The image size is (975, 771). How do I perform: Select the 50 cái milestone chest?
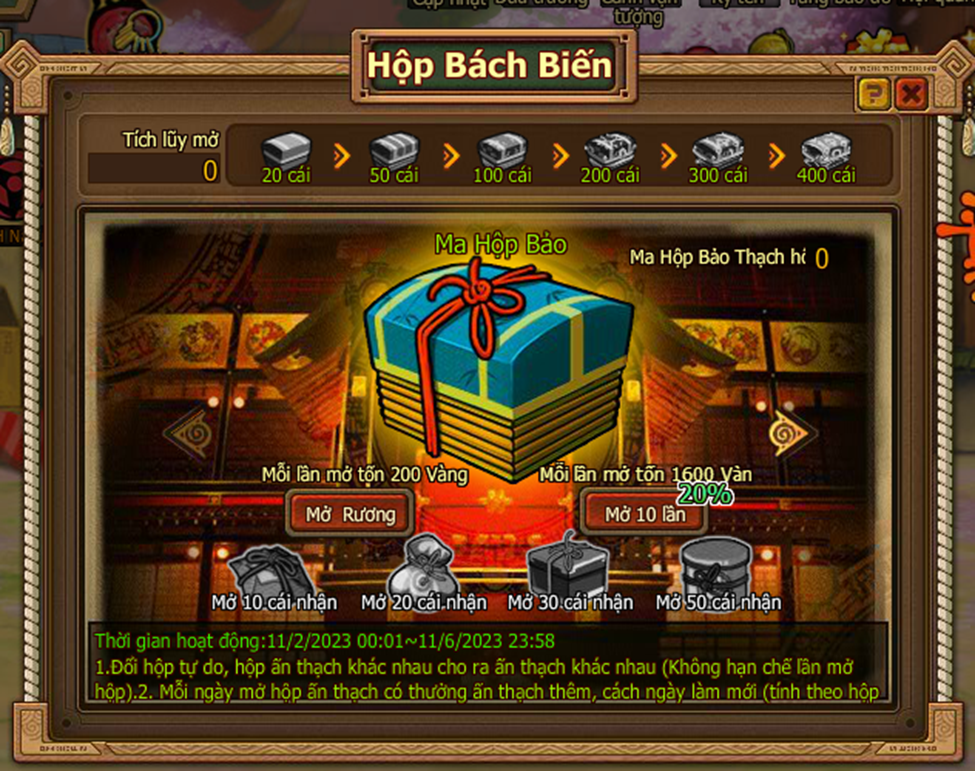tap(394, 153)
